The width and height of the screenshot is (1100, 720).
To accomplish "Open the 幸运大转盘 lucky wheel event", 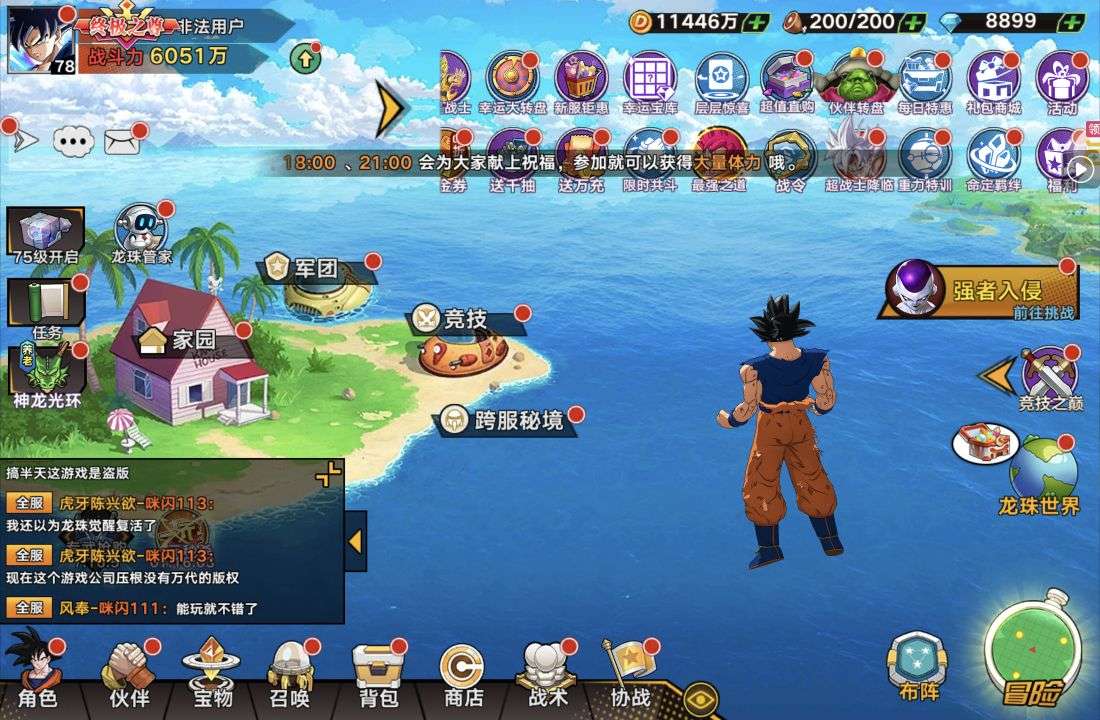I will point(512,81).
